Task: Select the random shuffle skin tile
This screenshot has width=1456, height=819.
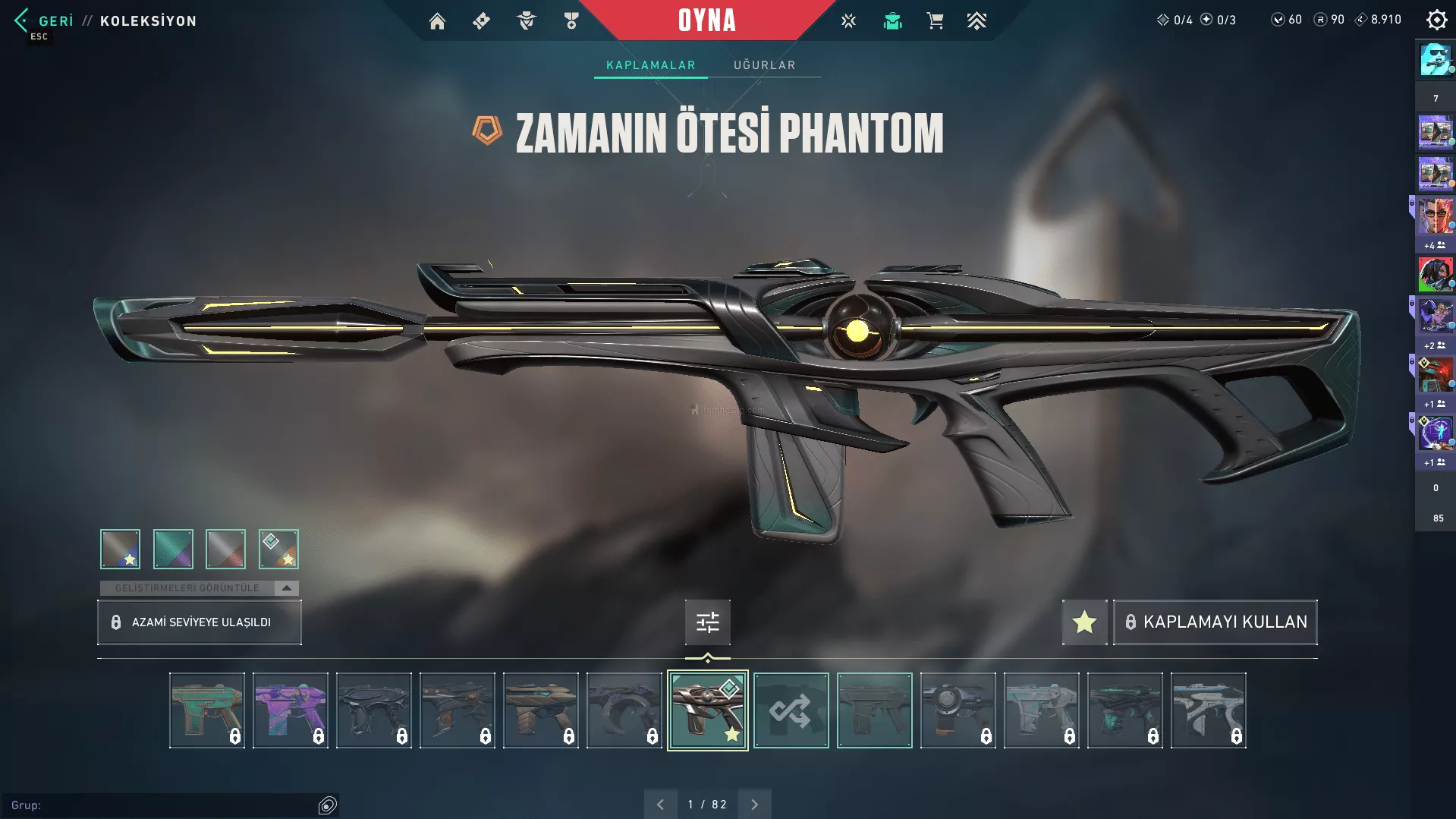Action: pyautogui.click(x=791, y=710)
